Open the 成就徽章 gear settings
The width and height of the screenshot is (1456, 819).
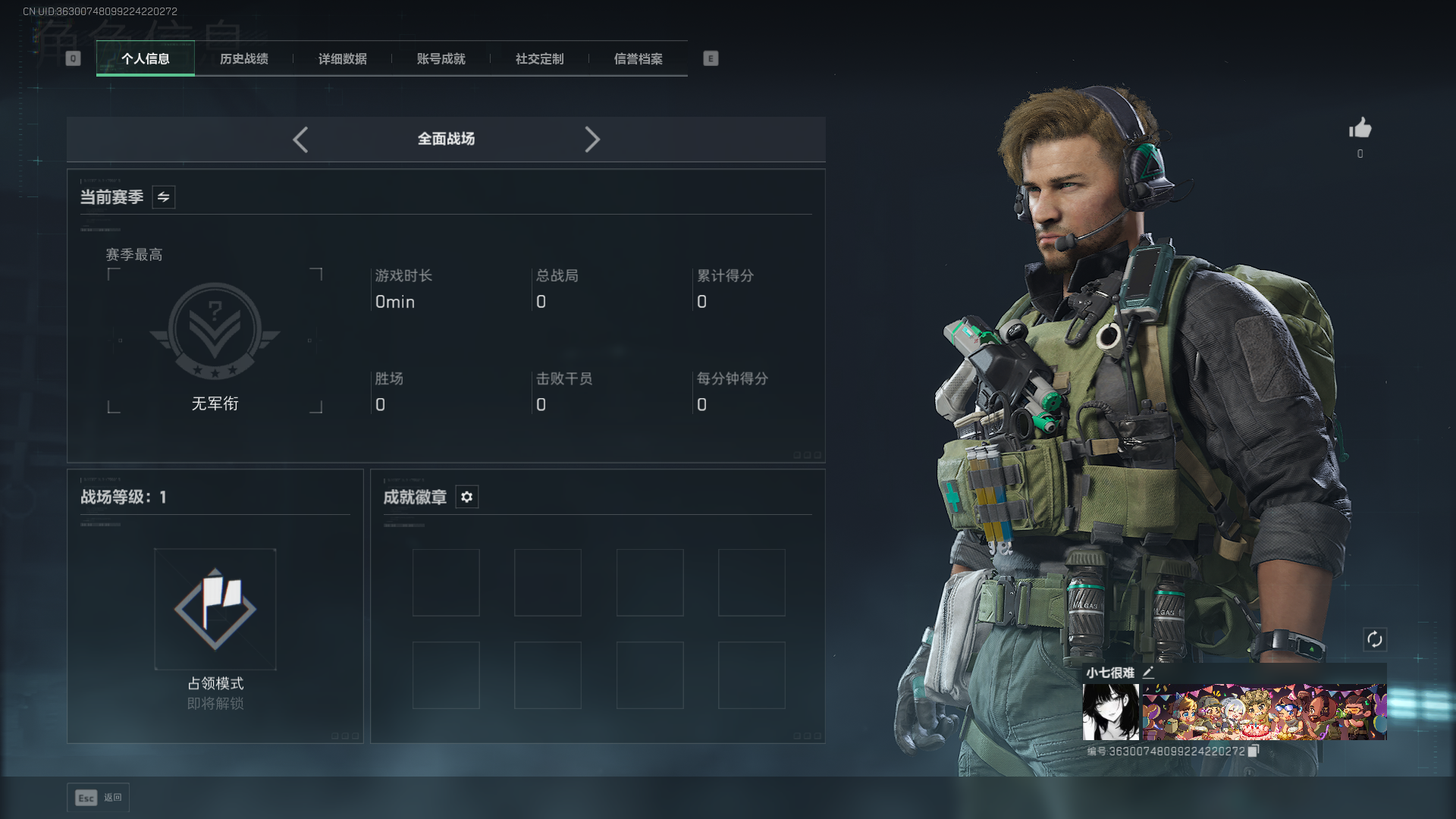466,497
